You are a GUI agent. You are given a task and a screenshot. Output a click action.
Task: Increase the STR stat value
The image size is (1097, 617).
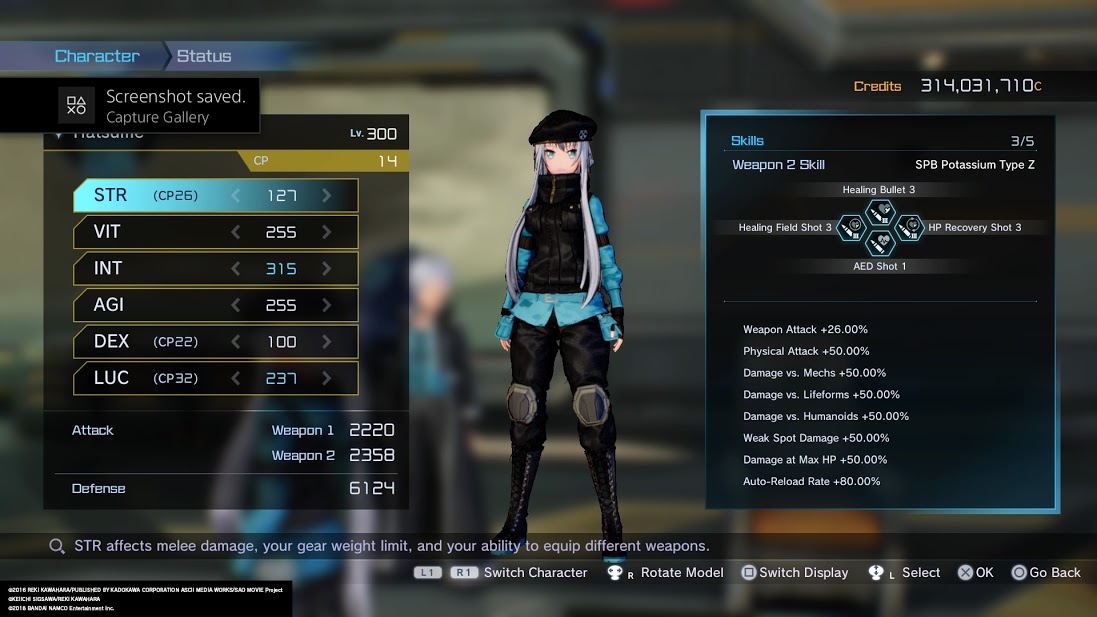(x=327, y=196)
